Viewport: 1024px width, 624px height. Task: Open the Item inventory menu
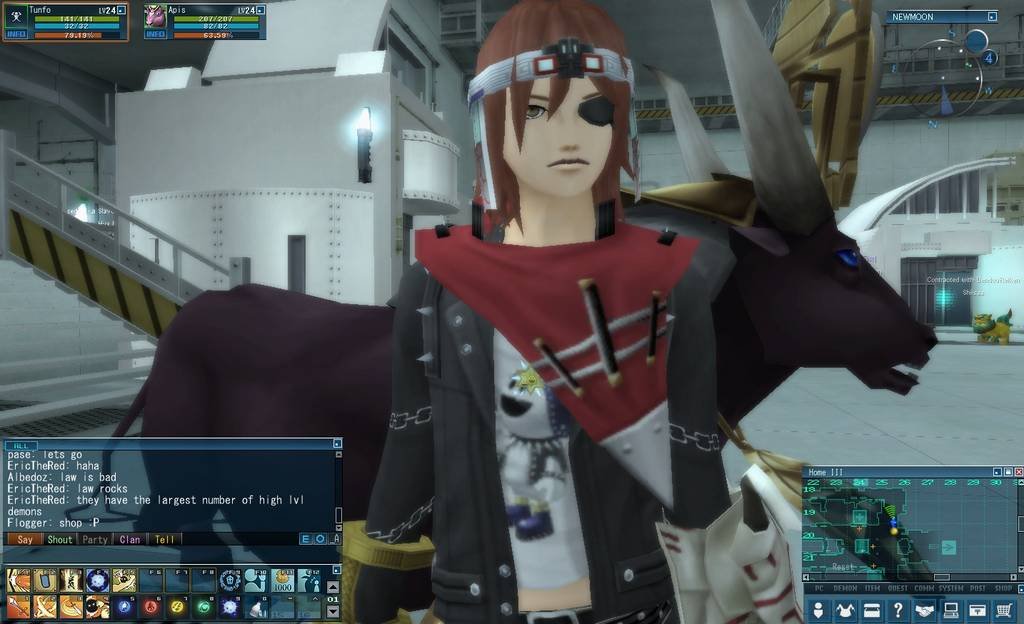871,610
